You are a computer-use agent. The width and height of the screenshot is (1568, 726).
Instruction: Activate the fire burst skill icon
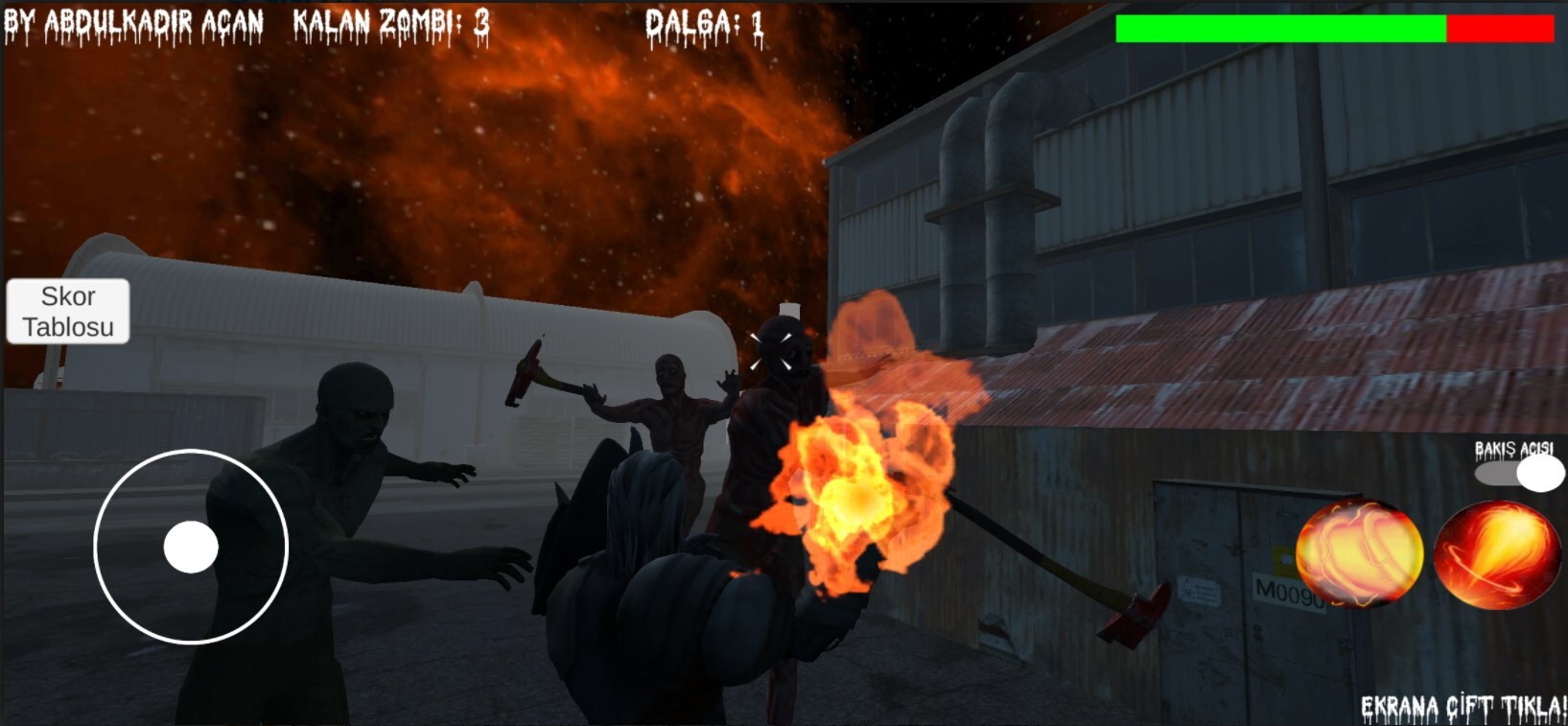(1358, 554)
